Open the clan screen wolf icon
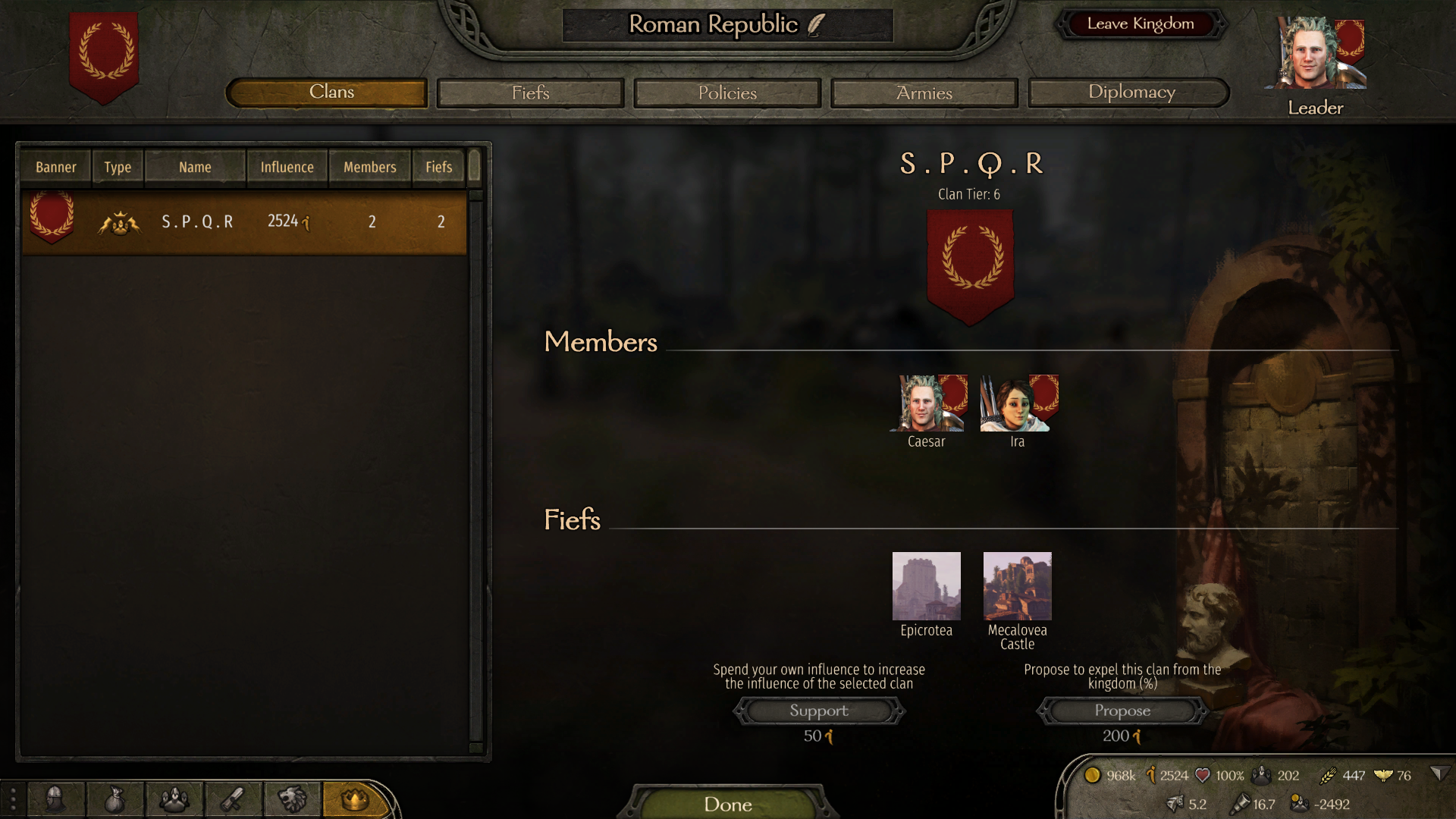The image size is (1456, 819). click(292, 799)
